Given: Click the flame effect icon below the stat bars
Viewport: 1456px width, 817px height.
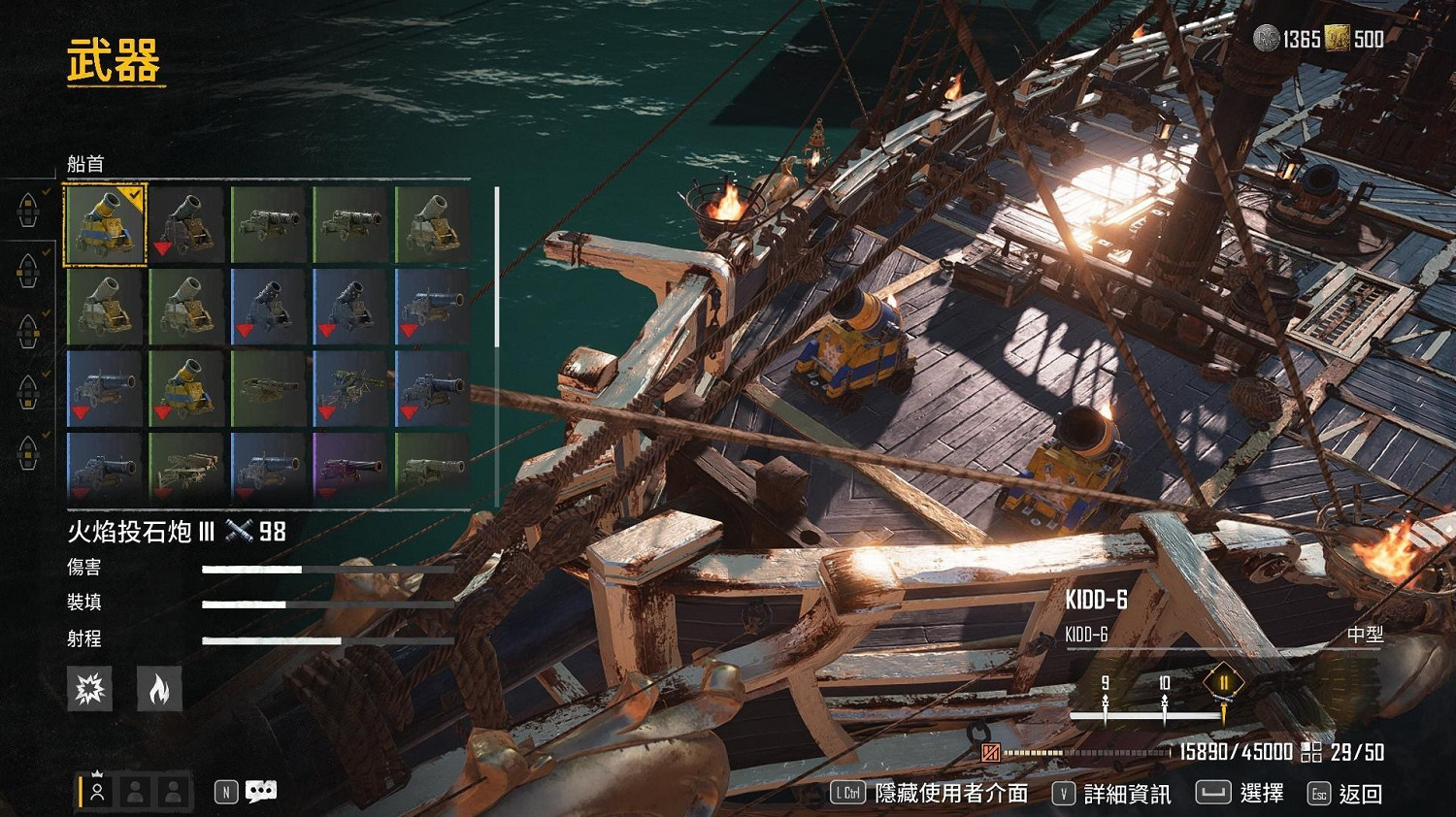Looking at the screenshot, I should (159, 689).
